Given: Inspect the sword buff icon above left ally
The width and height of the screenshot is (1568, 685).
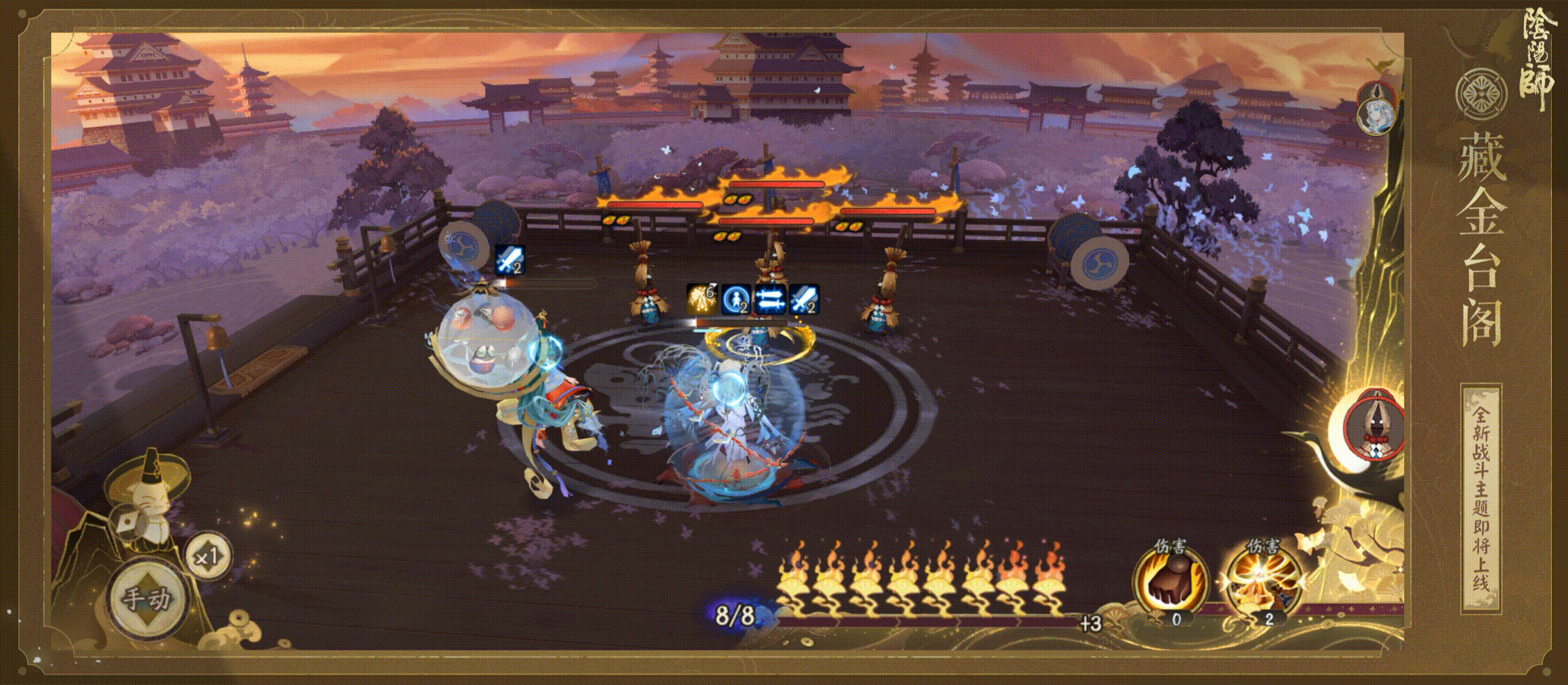Looking at the screenshot, I should (509, 260).
